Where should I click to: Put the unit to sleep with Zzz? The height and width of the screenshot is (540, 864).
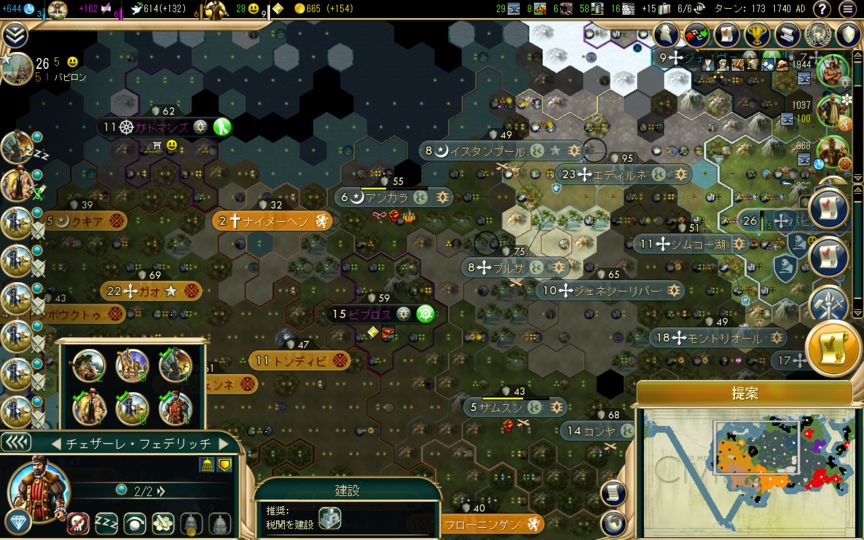pyautogui.click(x=107, y=522)
